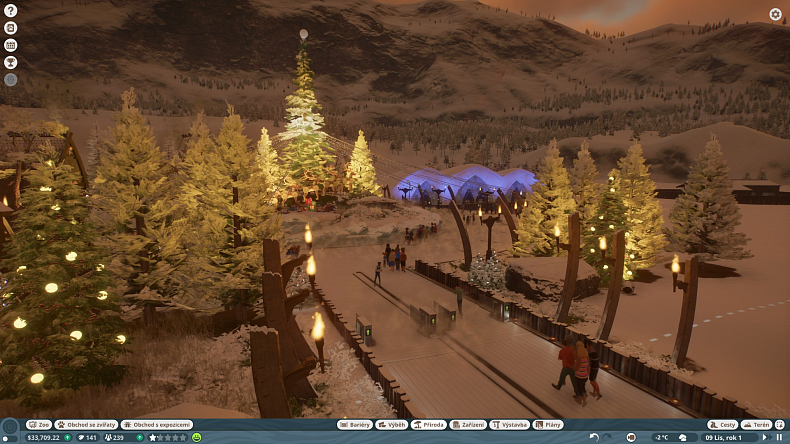
Task: Open the 'Výstavba' construction tab
Action: tap(510, 425)
